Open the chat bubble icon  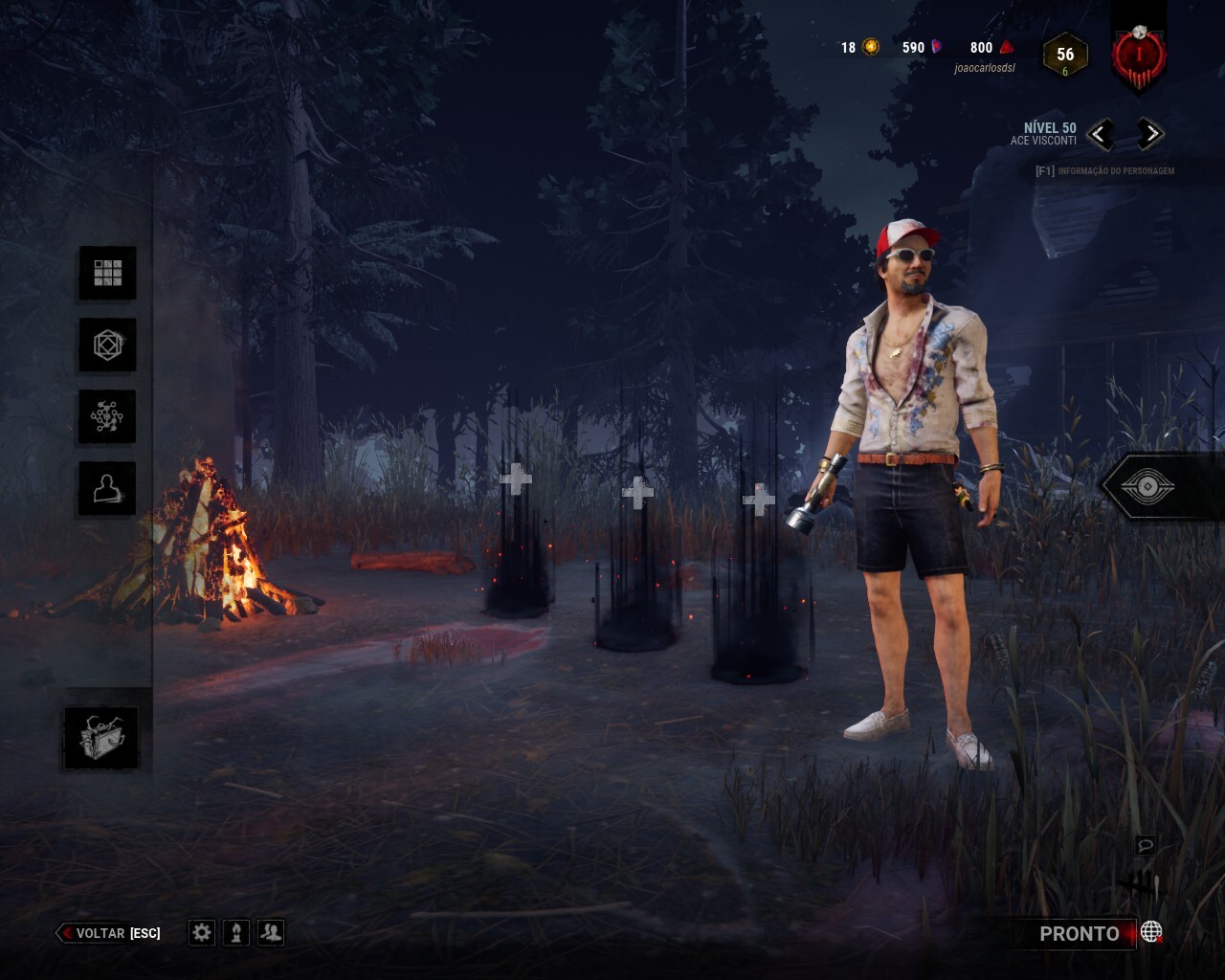(1146, 845)
